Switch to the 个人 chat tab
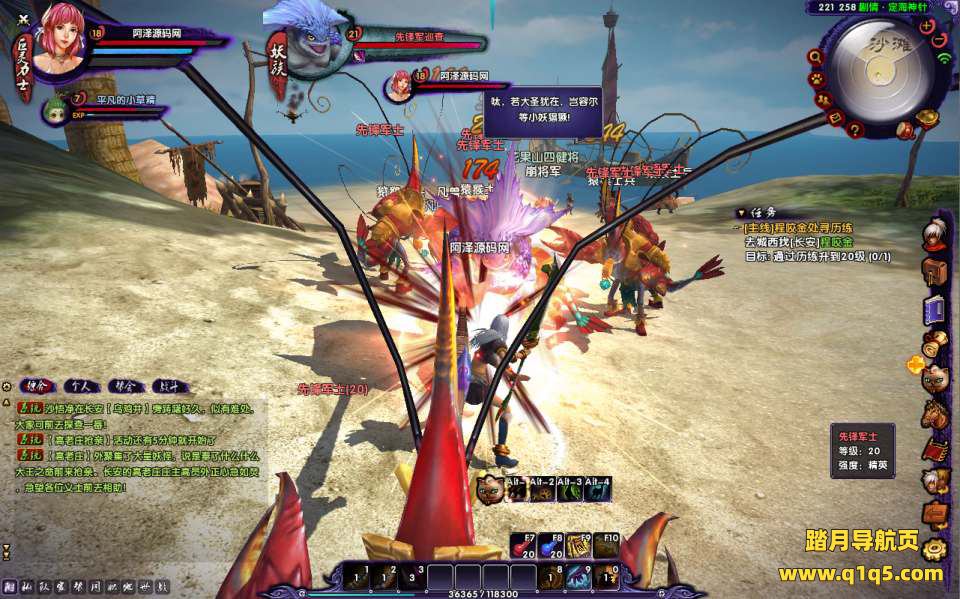 [81, 385]
